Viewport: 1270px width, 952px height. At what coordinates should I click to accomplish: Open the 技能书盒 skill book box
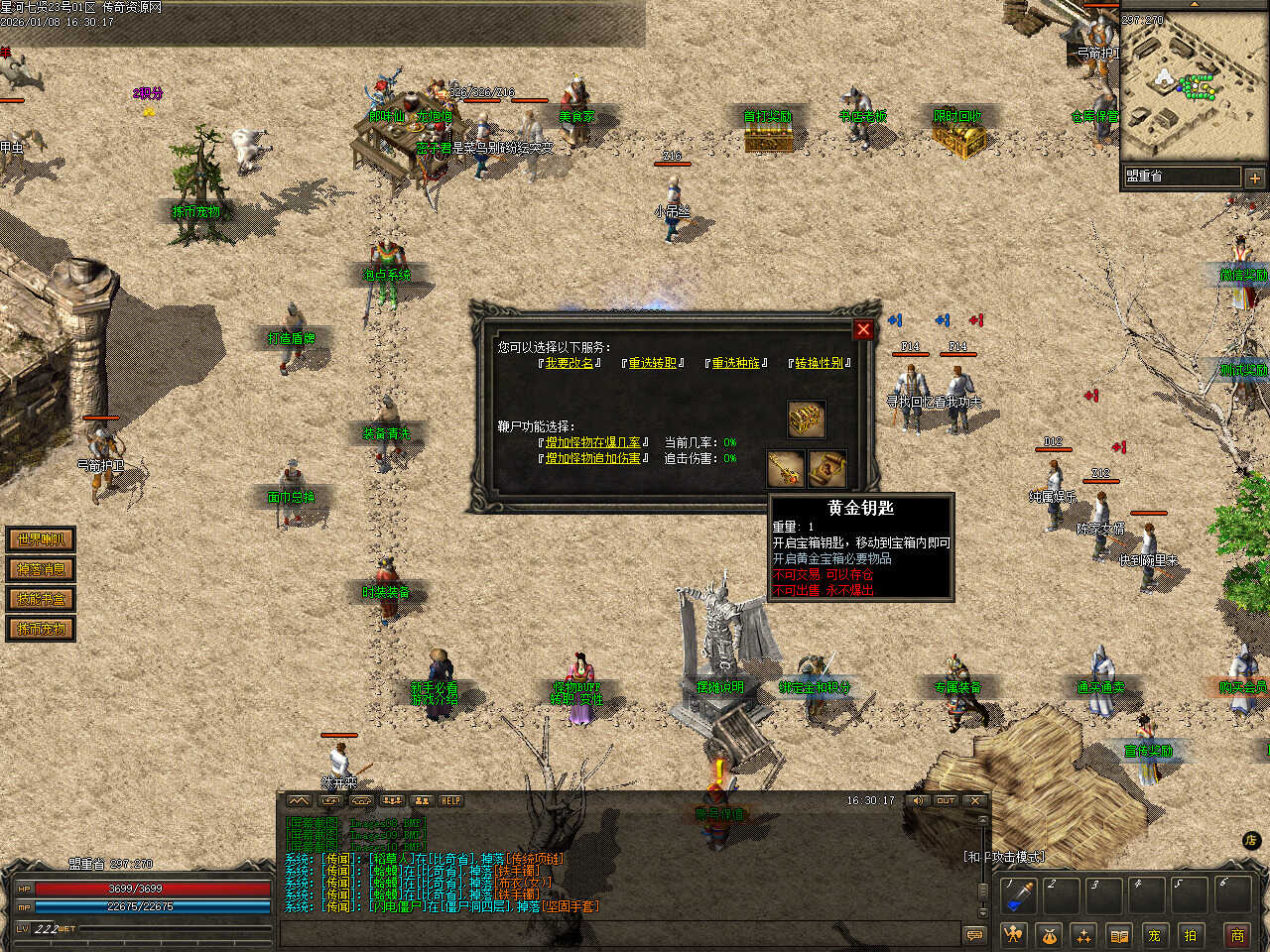(41, 599)
